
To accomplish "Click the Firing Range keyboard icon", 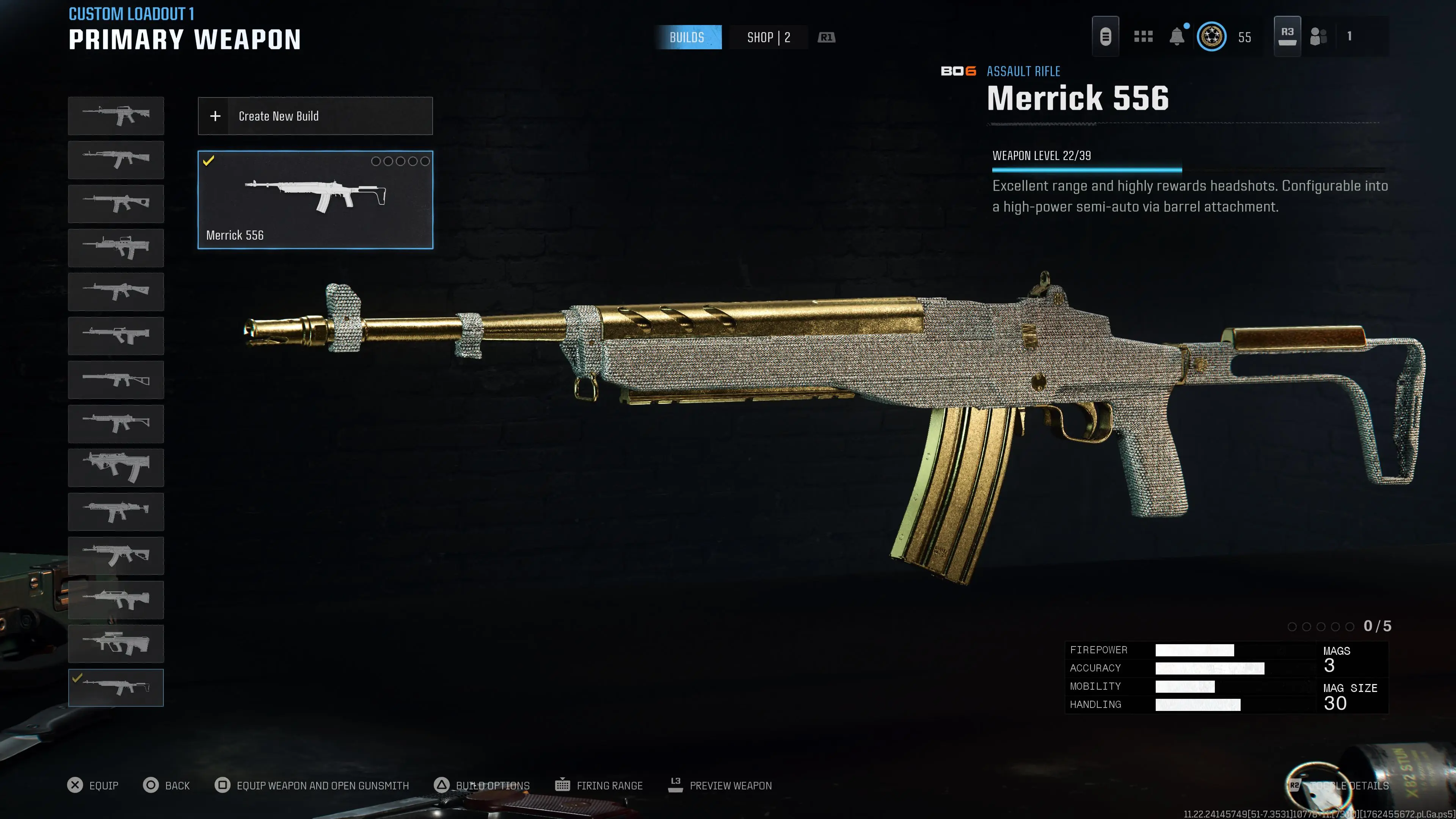I will coord(563,785).
